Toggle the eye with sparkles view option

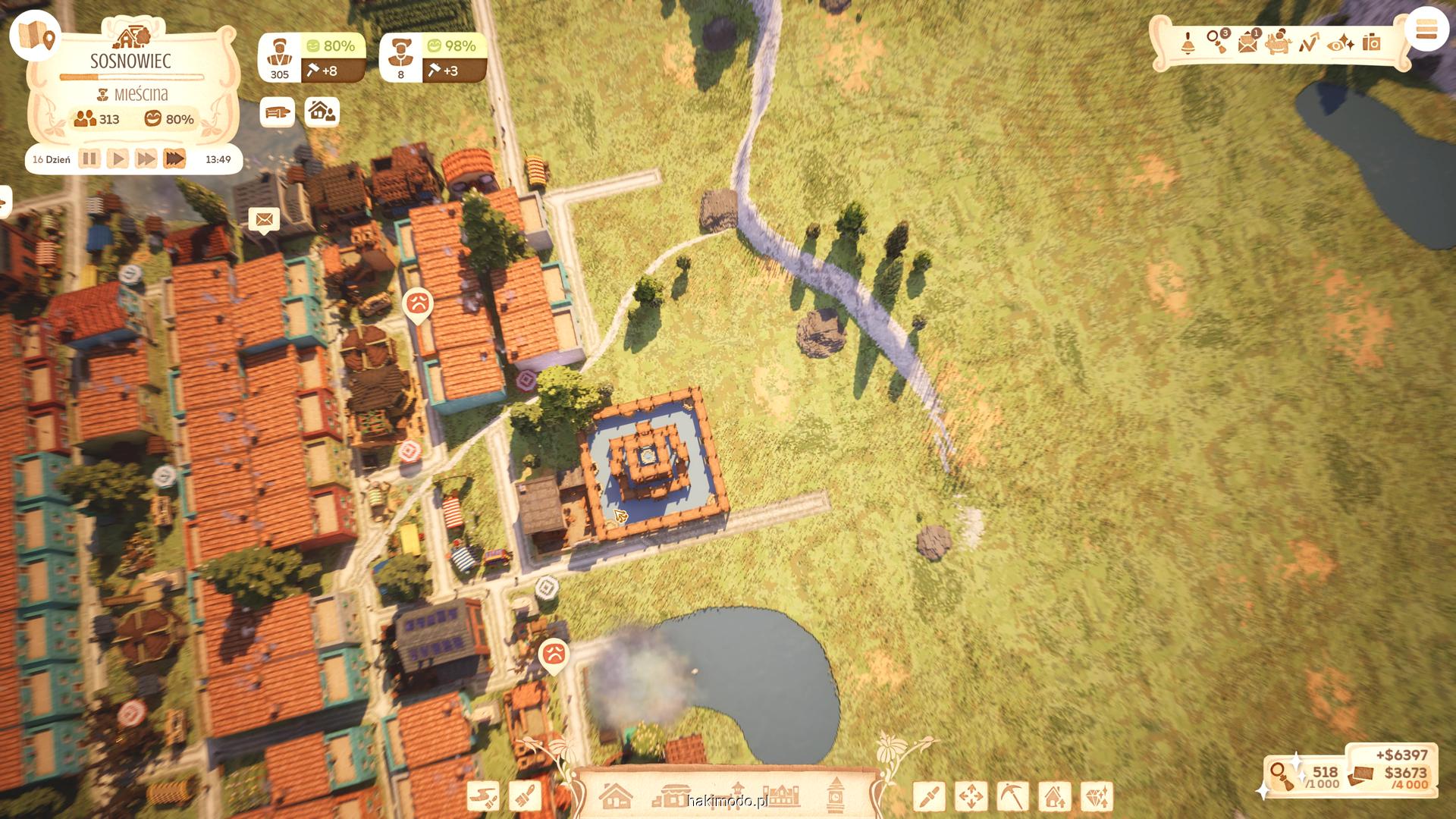click(x=1341, y=43)
